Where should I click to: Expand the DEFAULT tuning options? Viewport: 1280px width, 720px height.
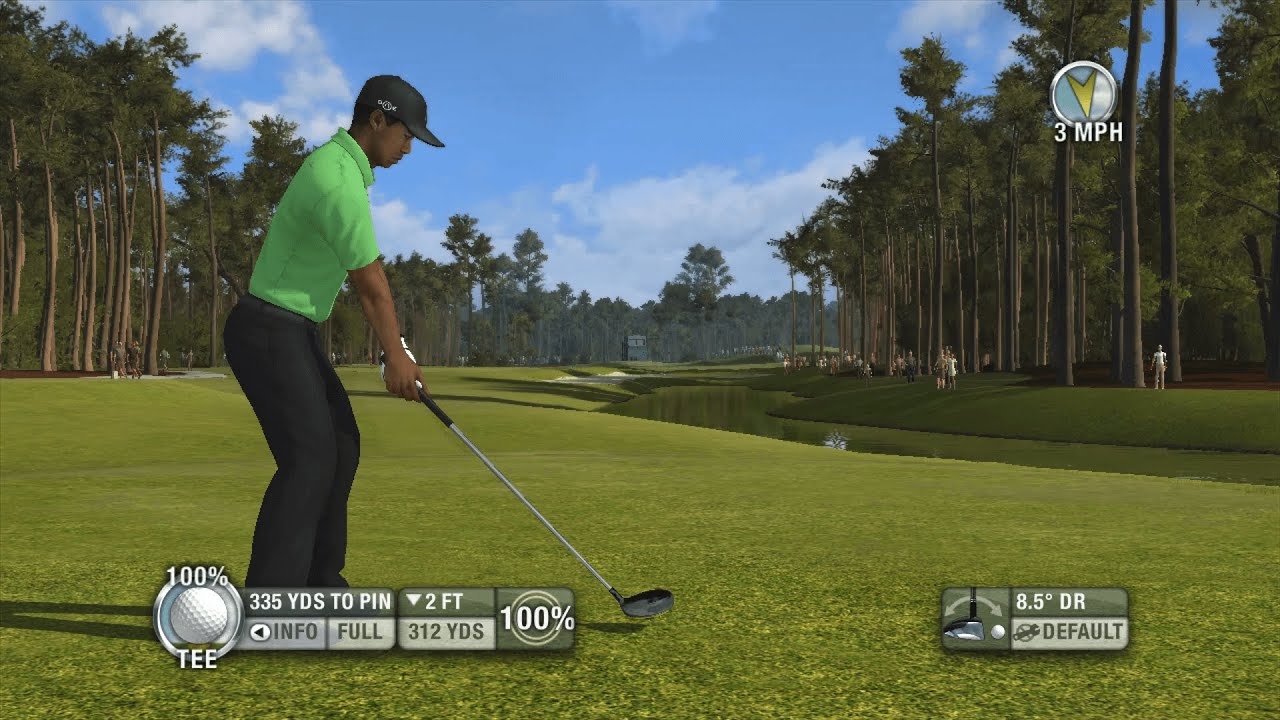tap(1082, 632)
